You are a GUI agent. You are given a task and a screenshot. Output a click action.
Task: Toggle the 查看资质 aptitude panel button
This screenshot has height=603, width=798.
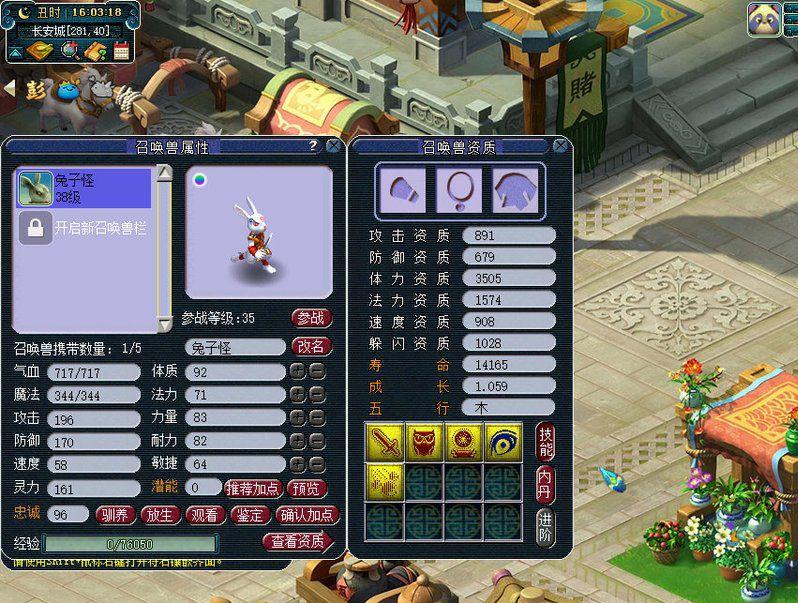pyautogui.click(x=298, y=542)
